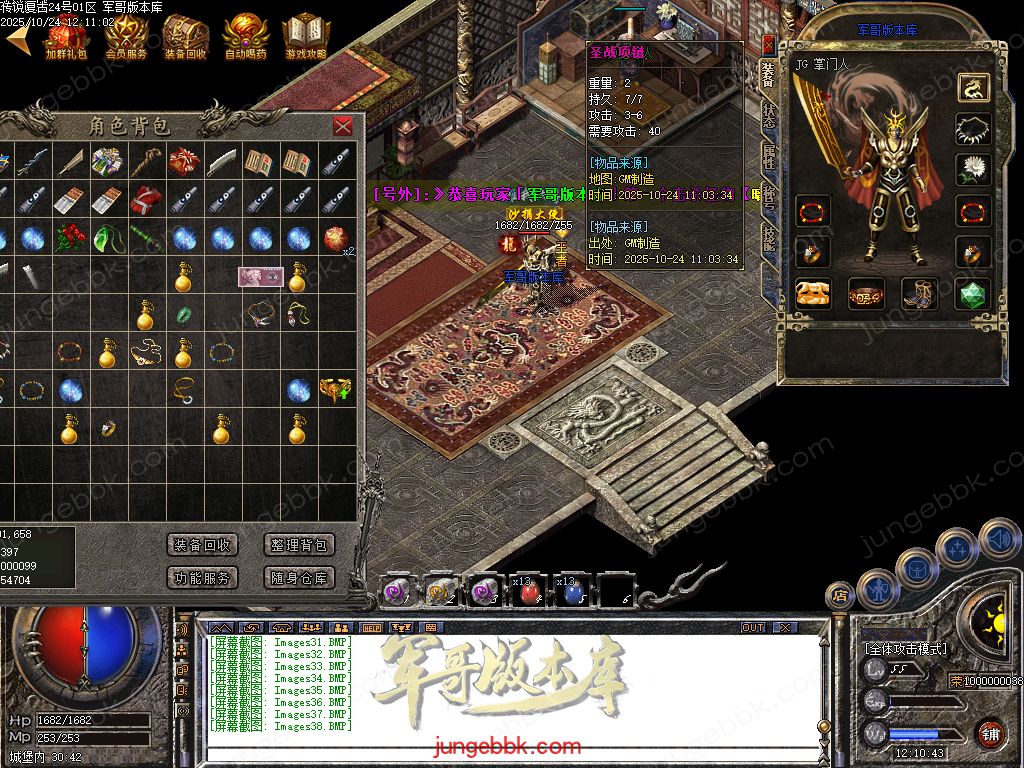Select the red rose bouquet in bag

[x=68, y=238]
